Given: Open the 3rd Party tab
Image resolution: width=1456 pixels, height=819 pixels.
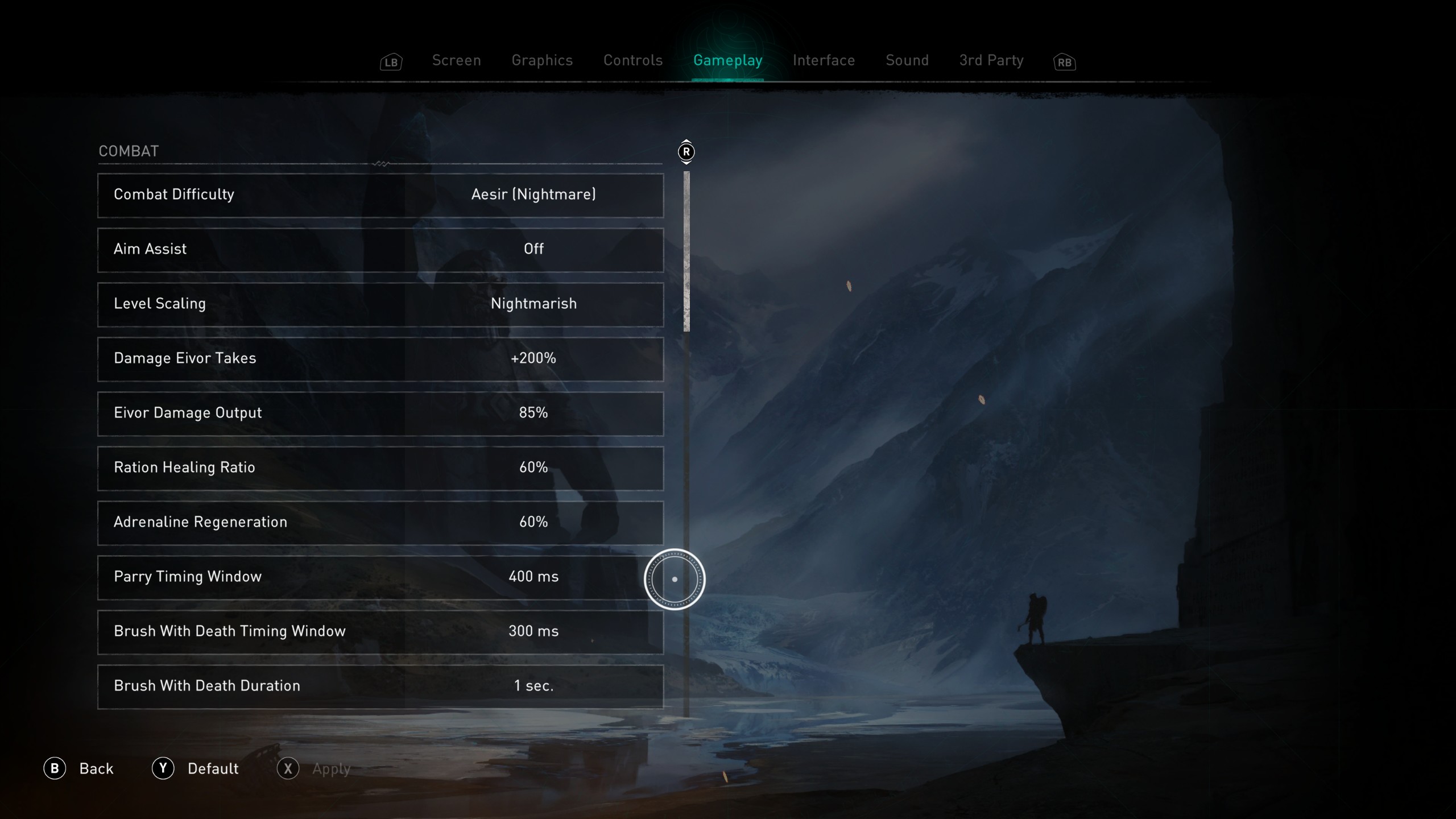Looking at the screenshot, I should pyautogui.click(x=991, y=60).
